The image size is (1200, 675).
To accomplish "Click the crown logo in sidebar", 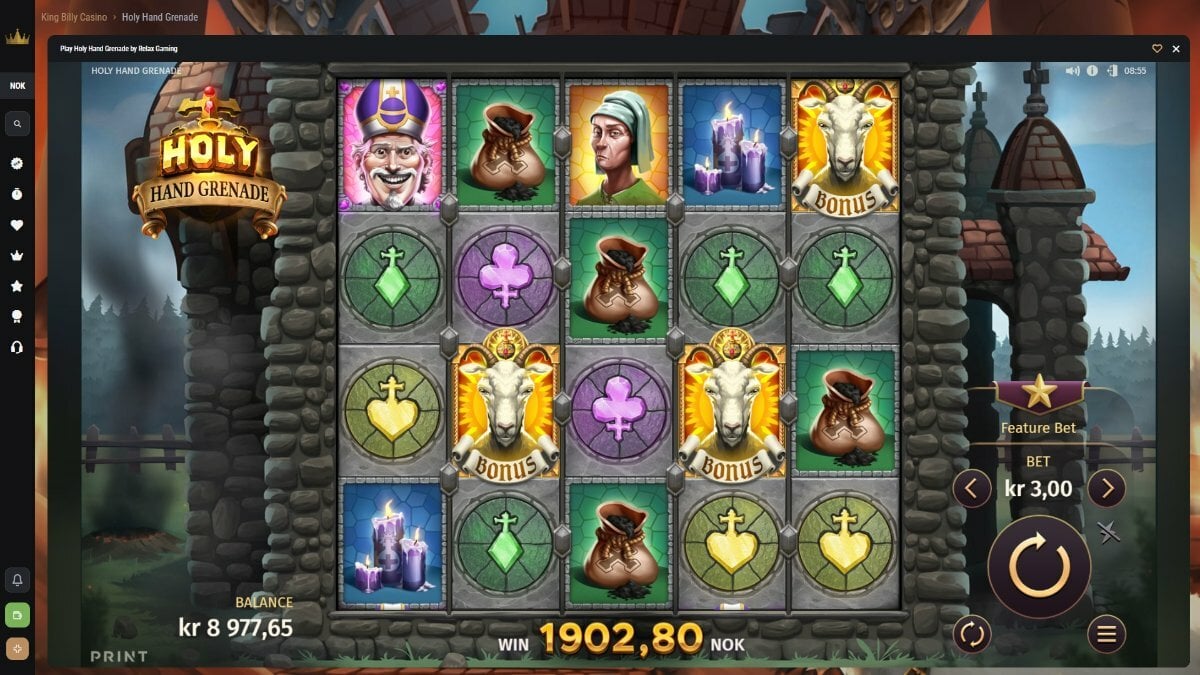I will pos(17,38).
